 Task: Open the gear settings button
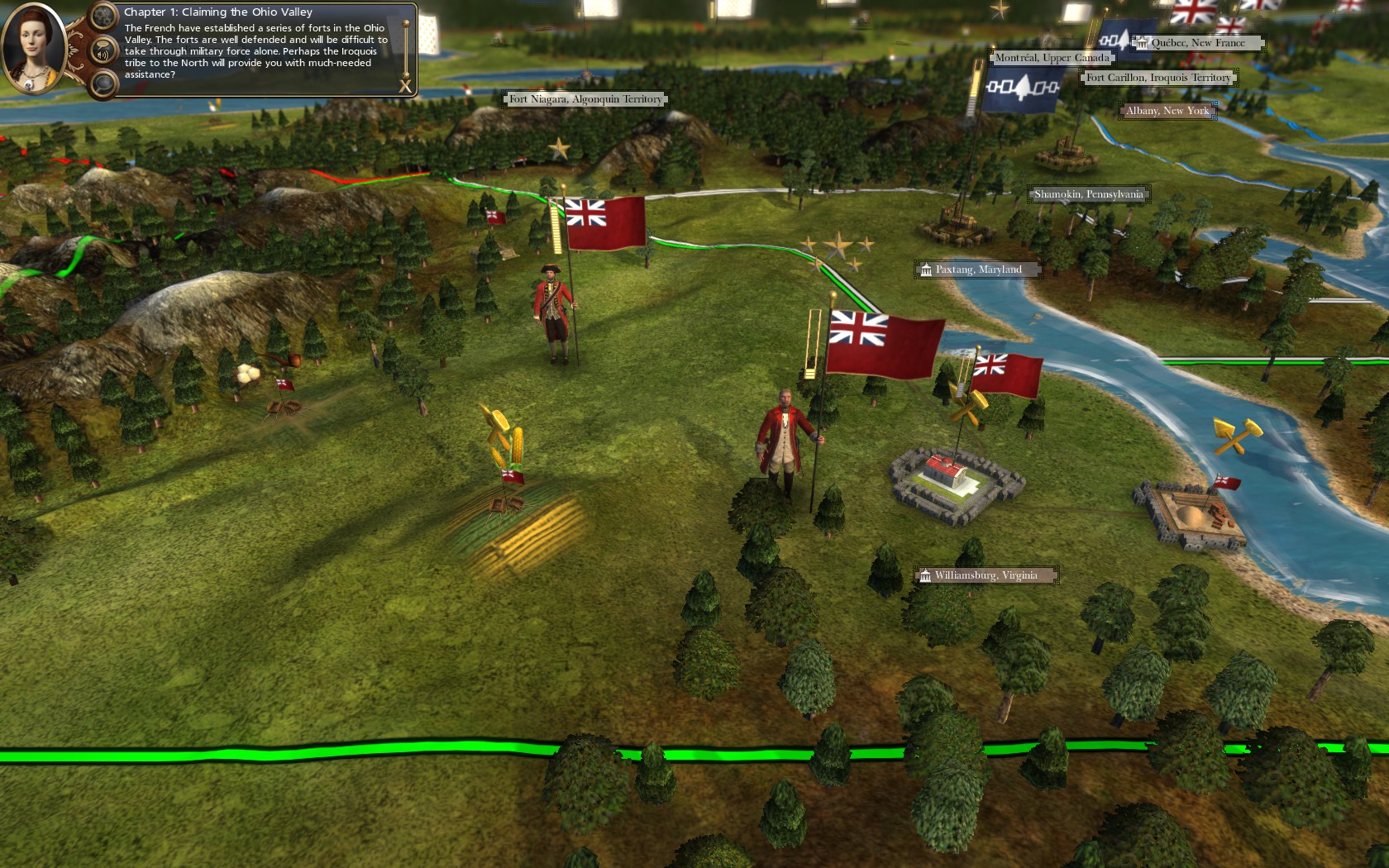point(103,16)
